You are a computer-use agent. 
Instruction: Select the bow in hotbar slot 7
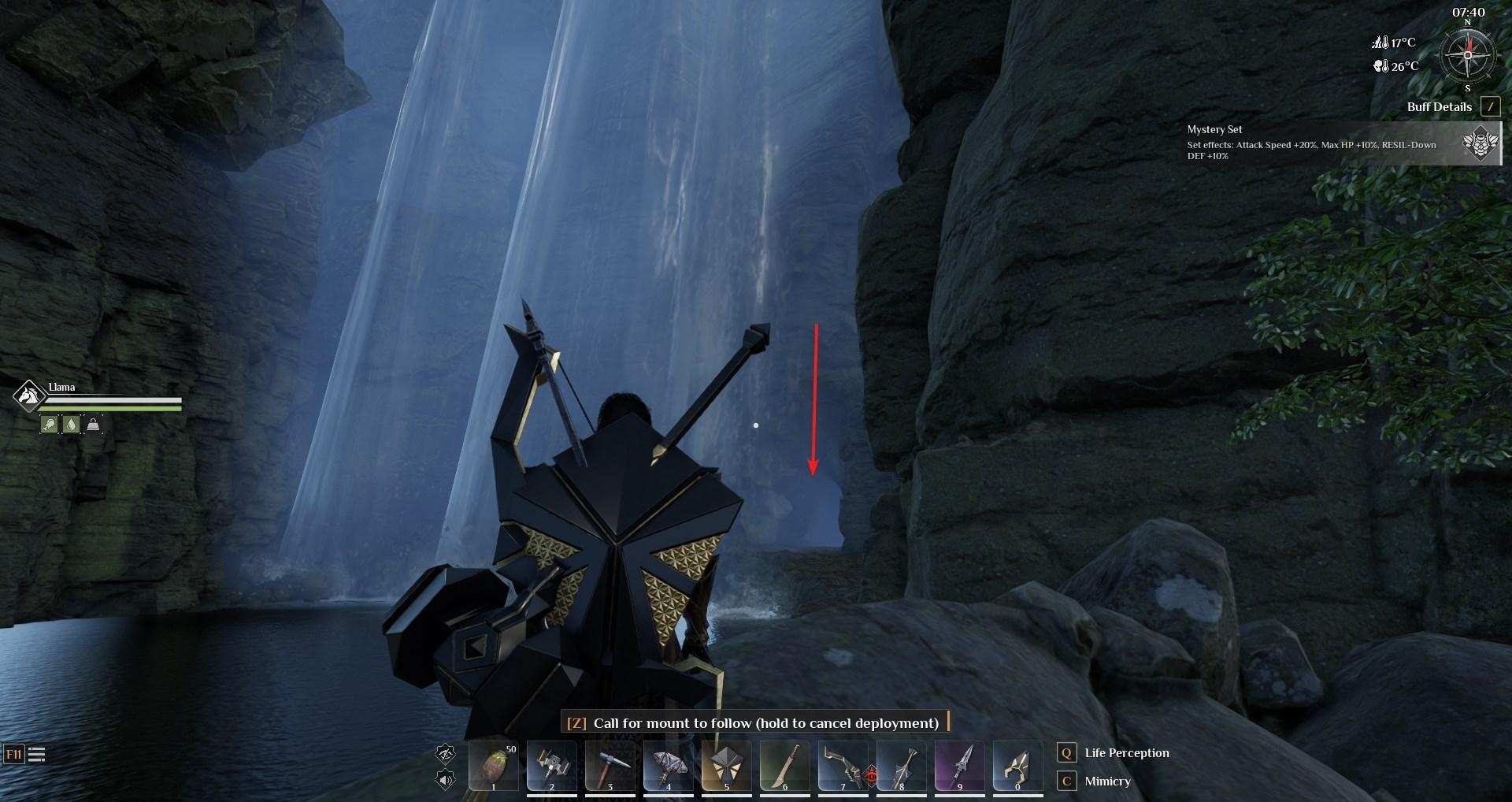click(x=843, y=766)
